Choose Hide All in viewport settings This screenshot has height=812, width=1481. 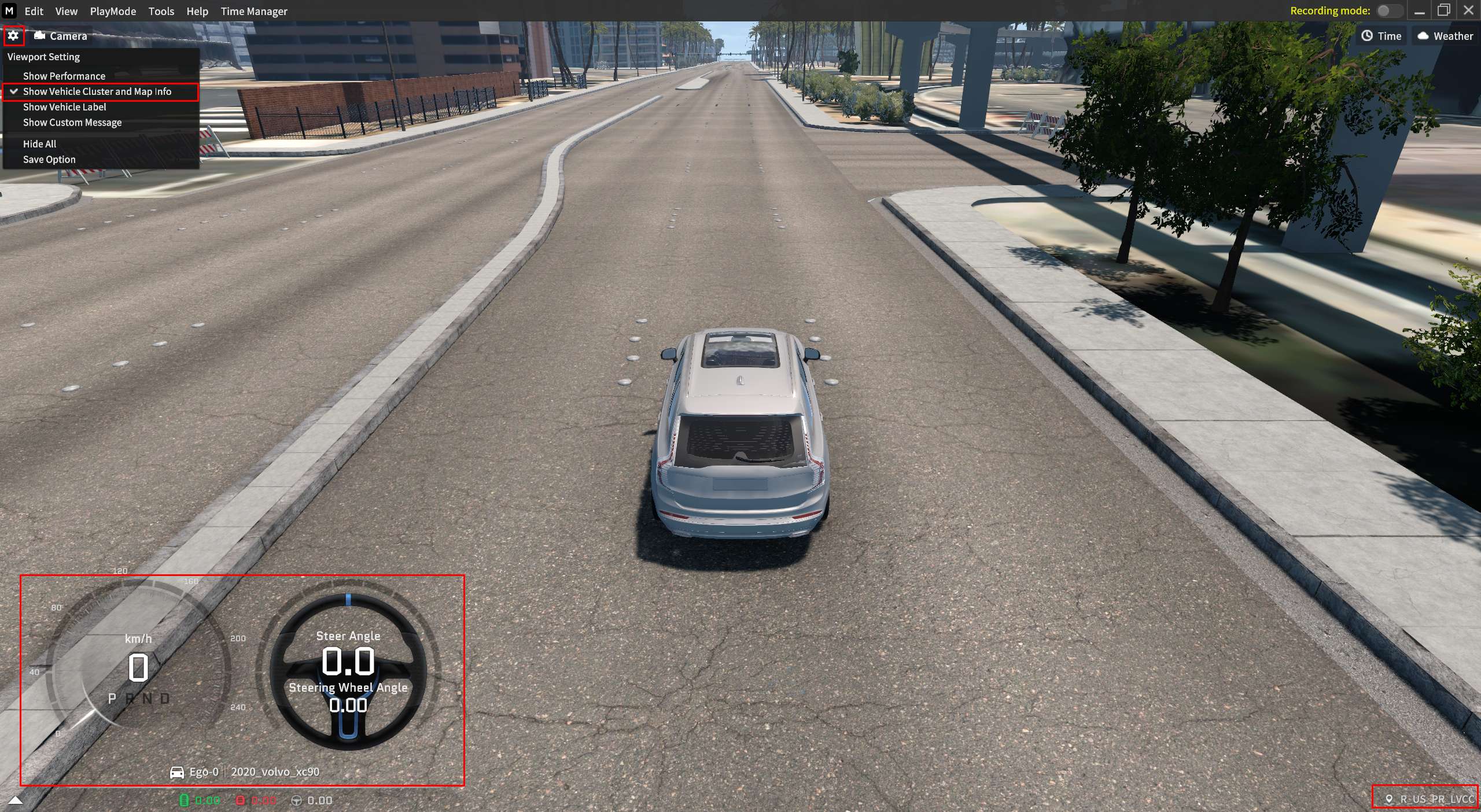click(40, 144)
